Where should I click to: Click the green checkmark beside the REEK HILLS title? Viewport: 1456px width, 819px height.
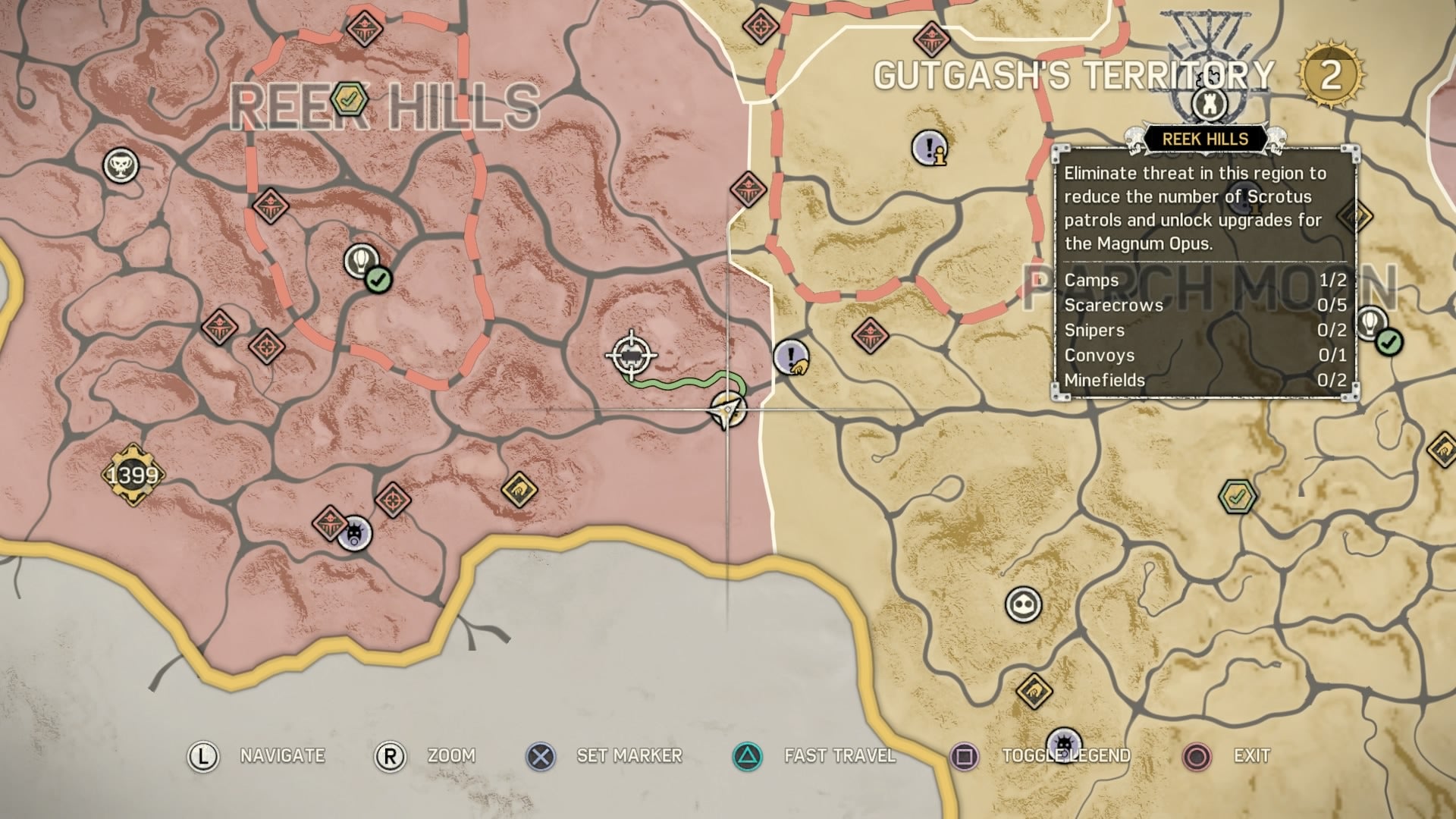click(349, 97)
